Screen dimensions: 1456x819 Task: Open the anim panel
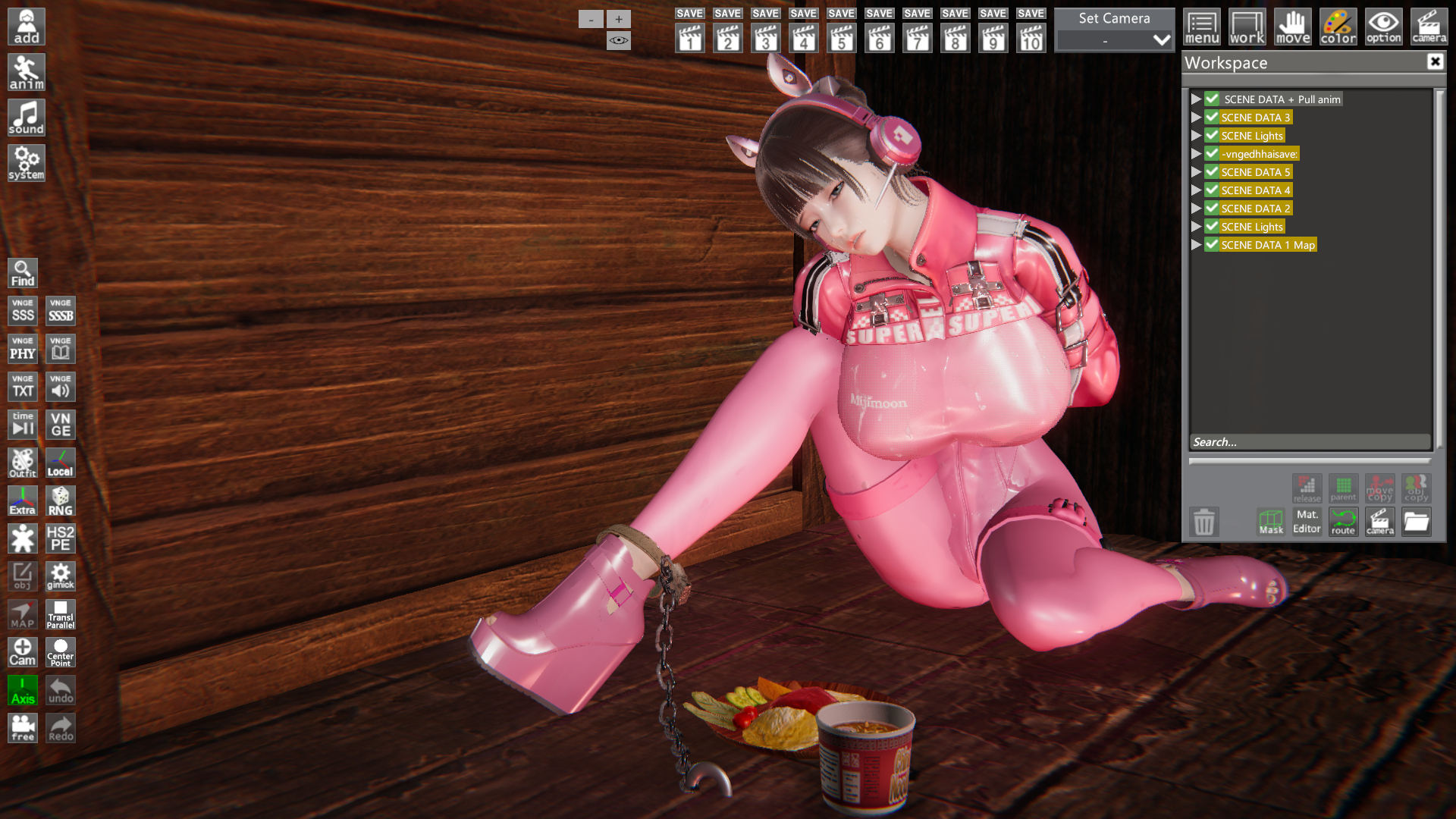(27, 72)
